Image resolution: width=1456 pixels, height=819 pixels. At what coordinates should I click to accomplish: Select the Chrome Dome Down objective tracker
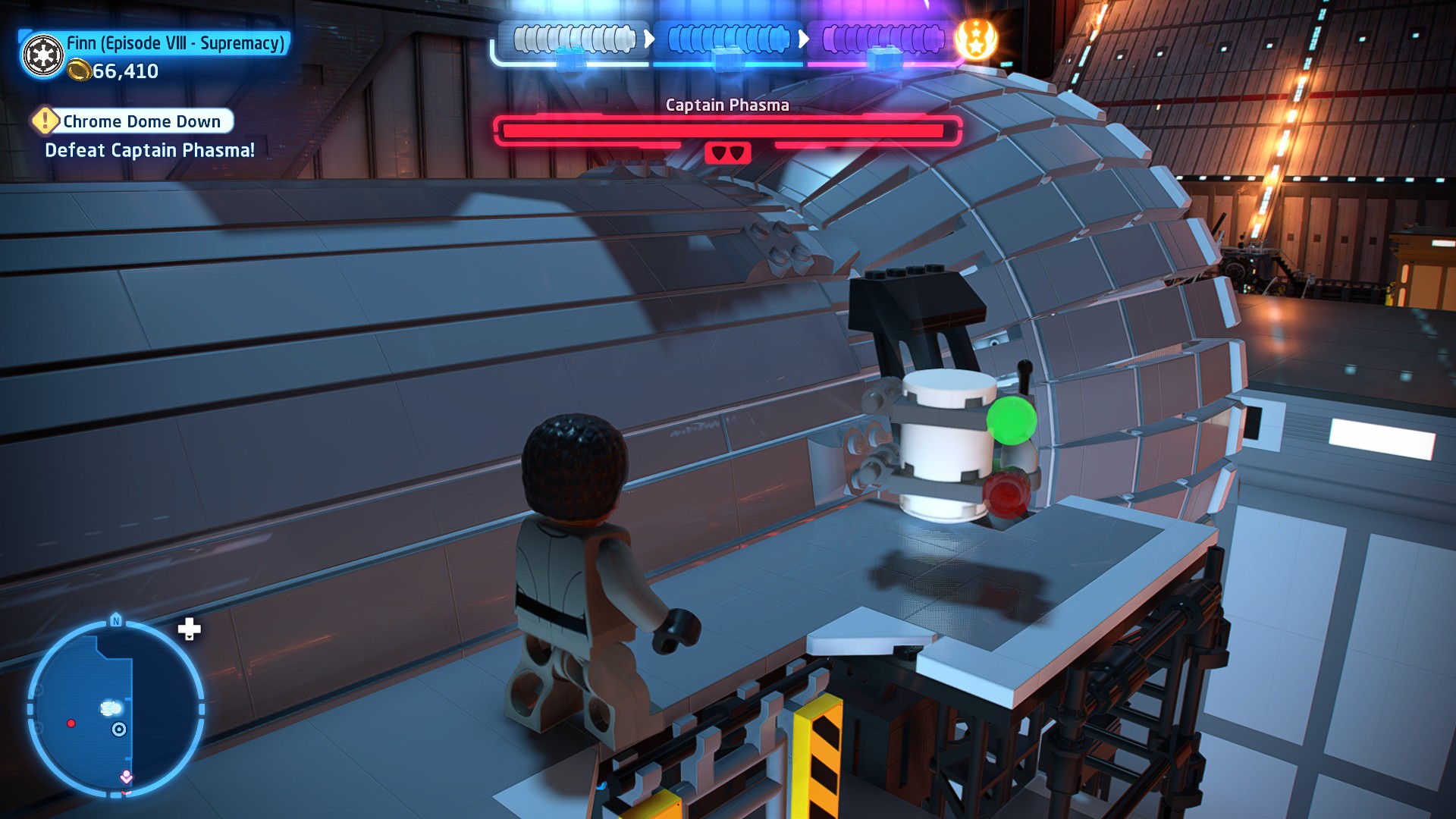coord(142,121)
